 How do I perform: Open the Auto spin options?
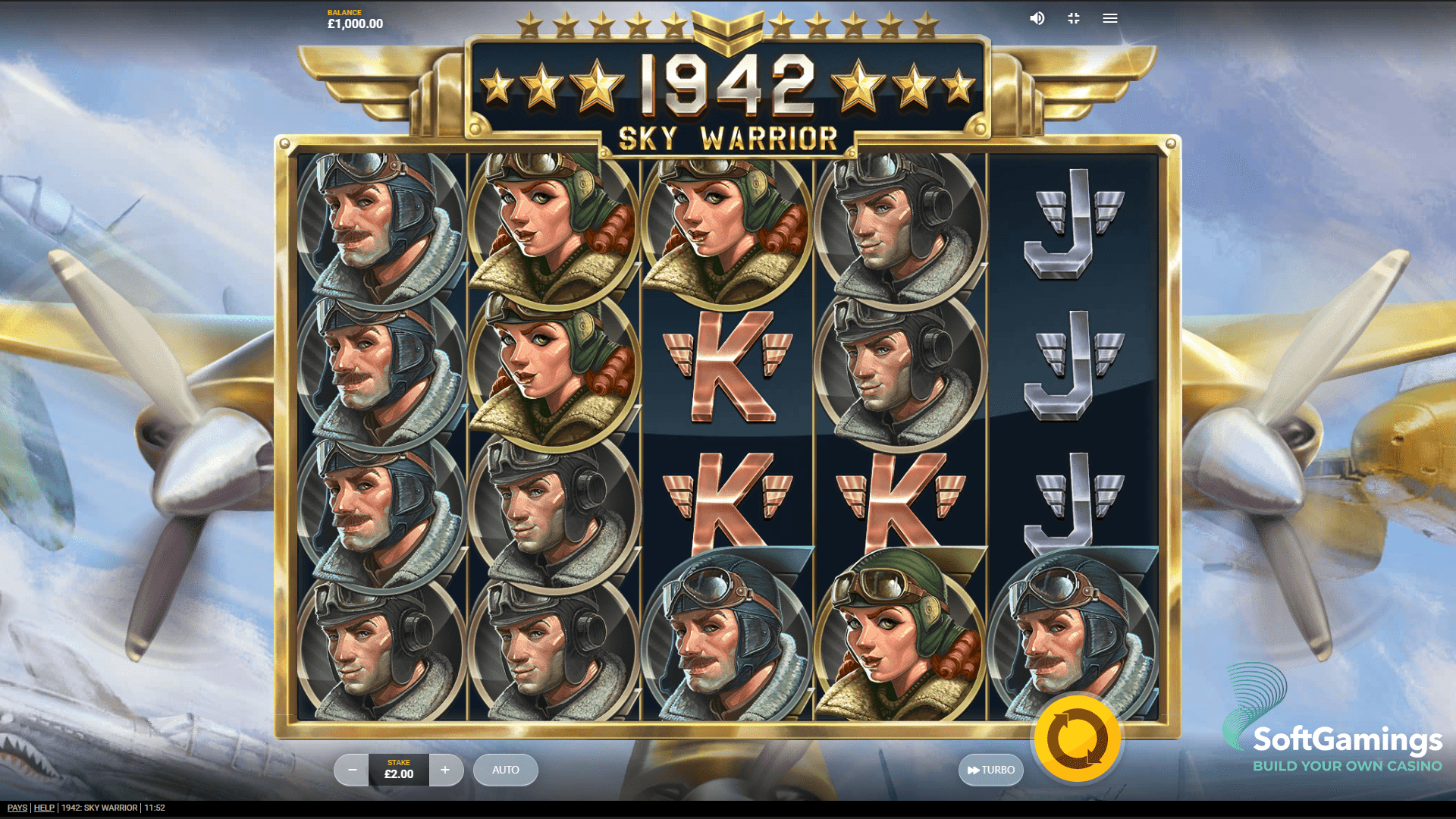[505, 770]
